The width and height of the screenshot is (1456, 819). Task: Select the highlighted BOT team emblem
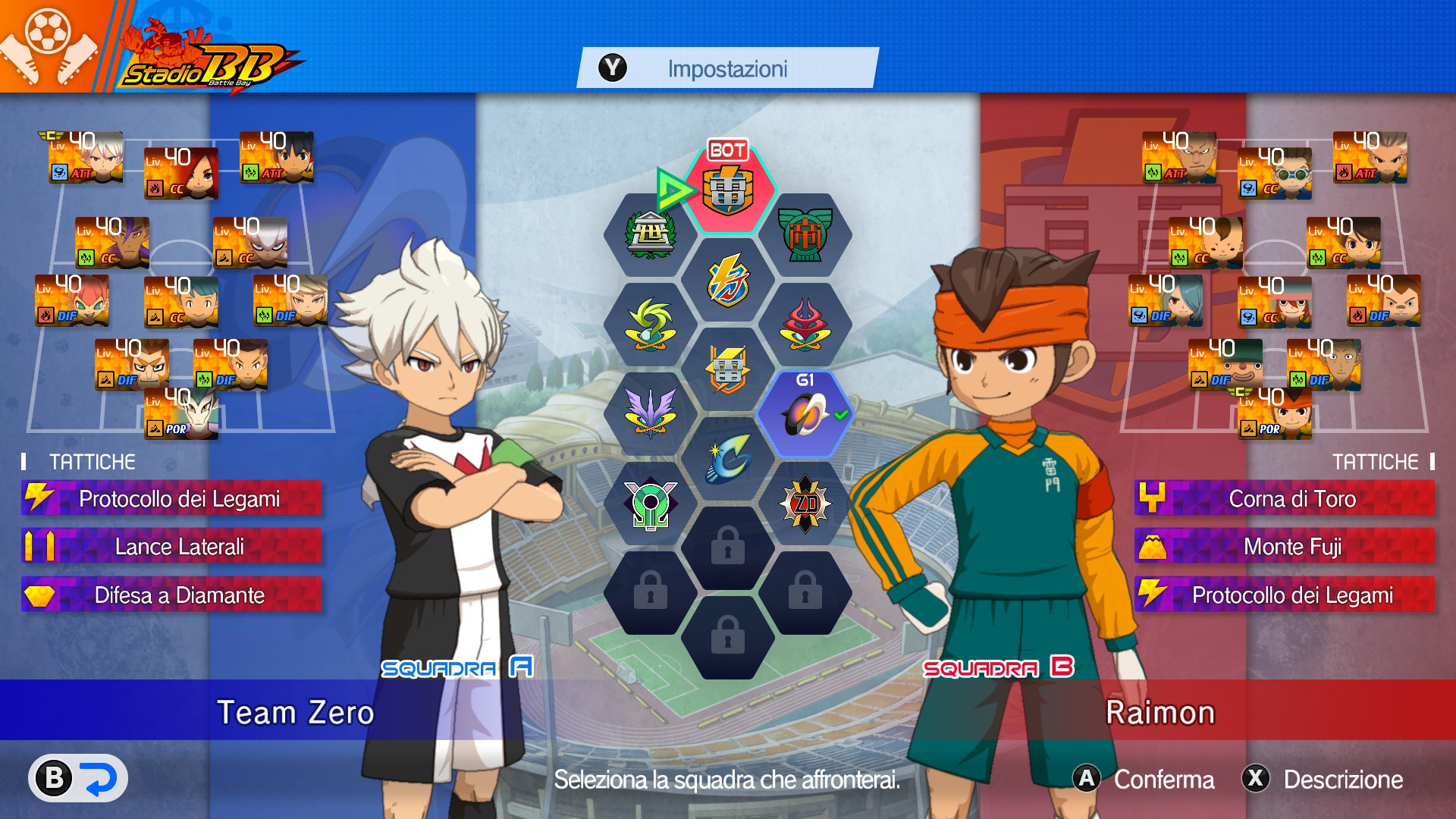point(728,190)
